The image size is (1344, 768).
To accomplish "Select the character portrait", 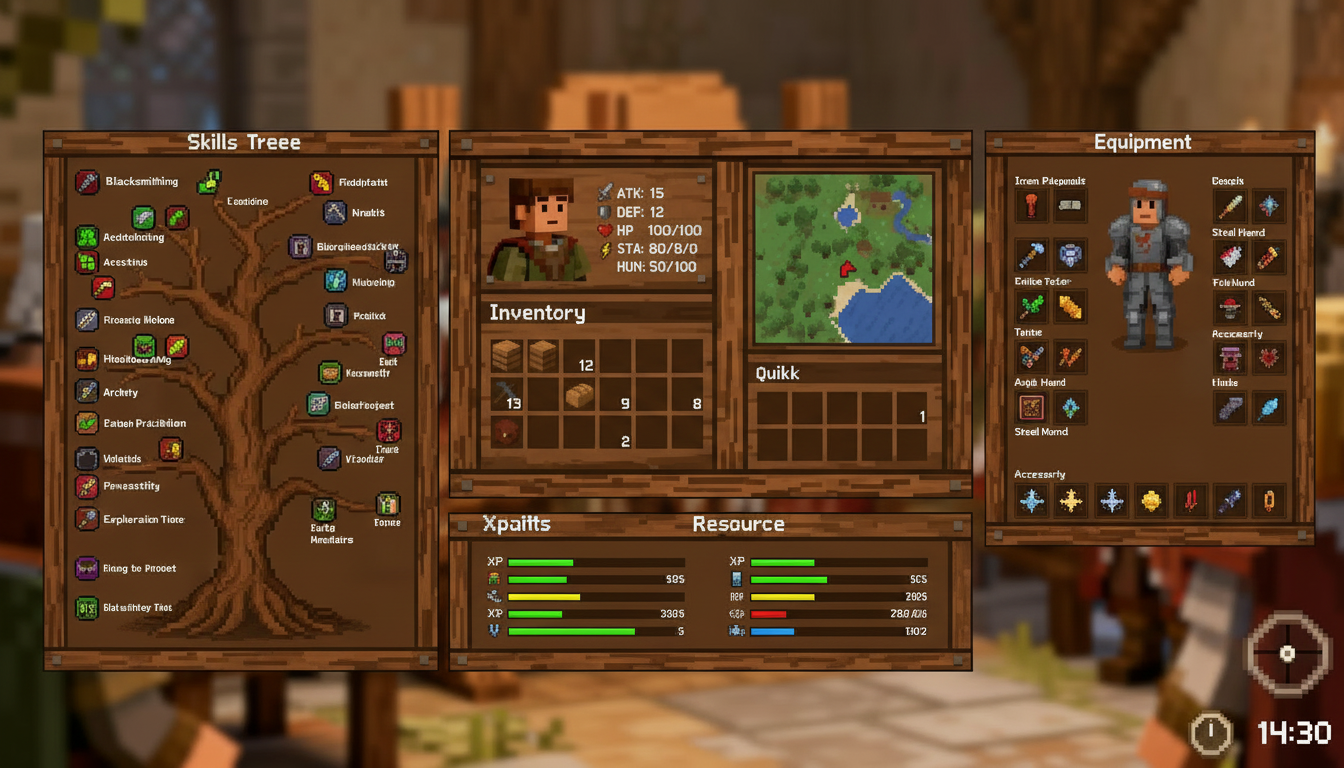I will point(538,230).
